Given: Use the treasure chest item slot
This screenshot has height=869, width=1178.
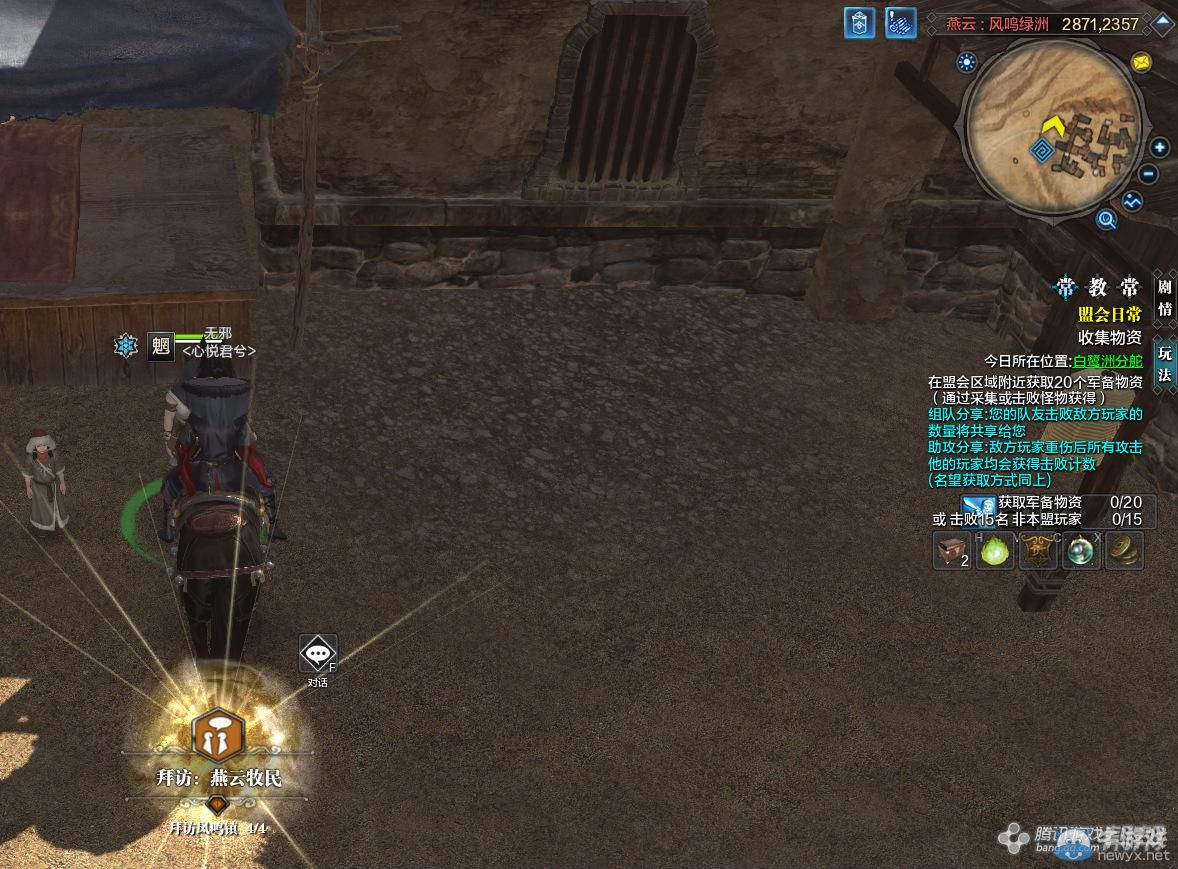Looking at the screenshot, I should coord(952,550).
